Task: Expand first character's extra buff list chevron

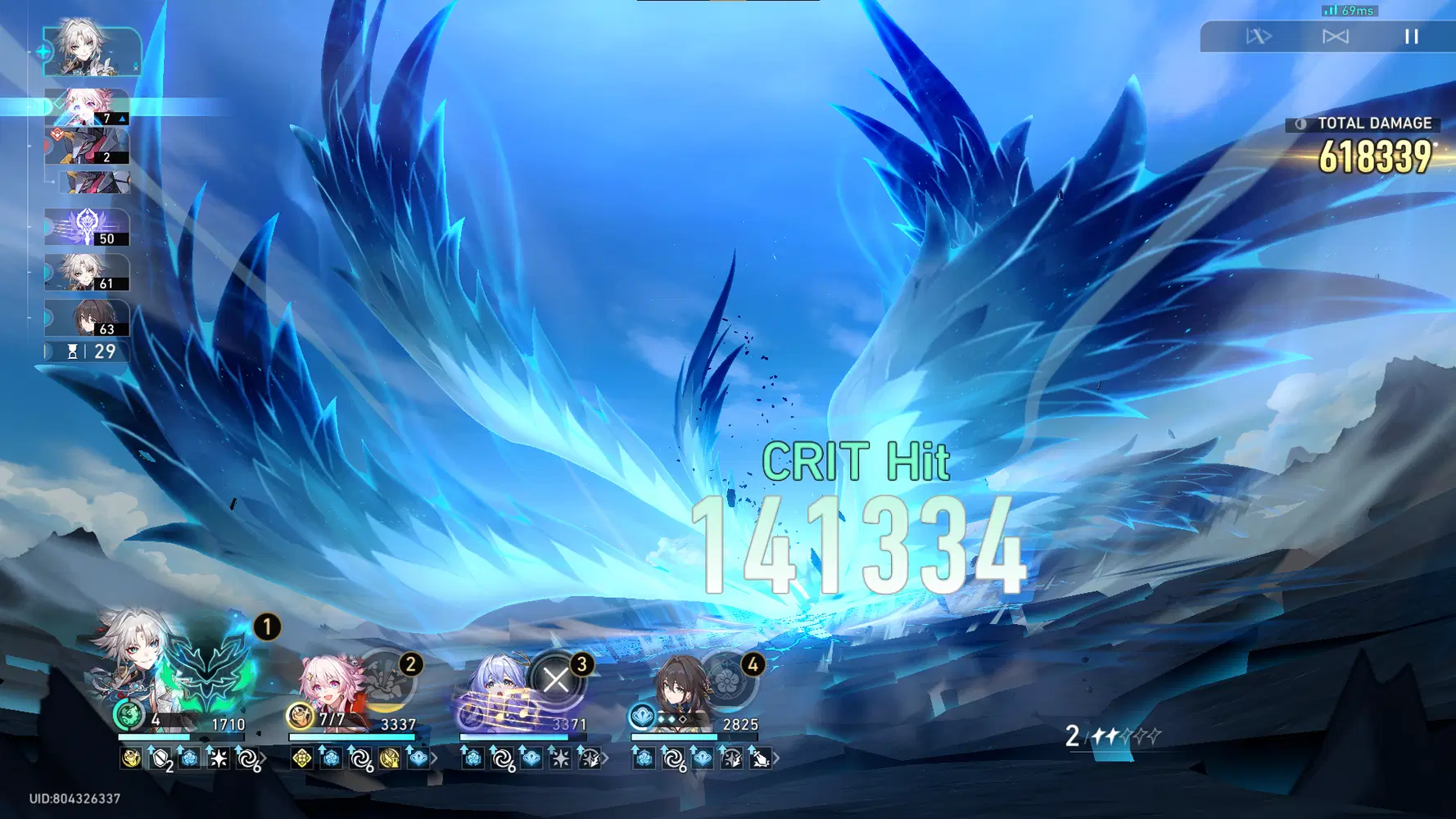Action: tap(262, 759)
